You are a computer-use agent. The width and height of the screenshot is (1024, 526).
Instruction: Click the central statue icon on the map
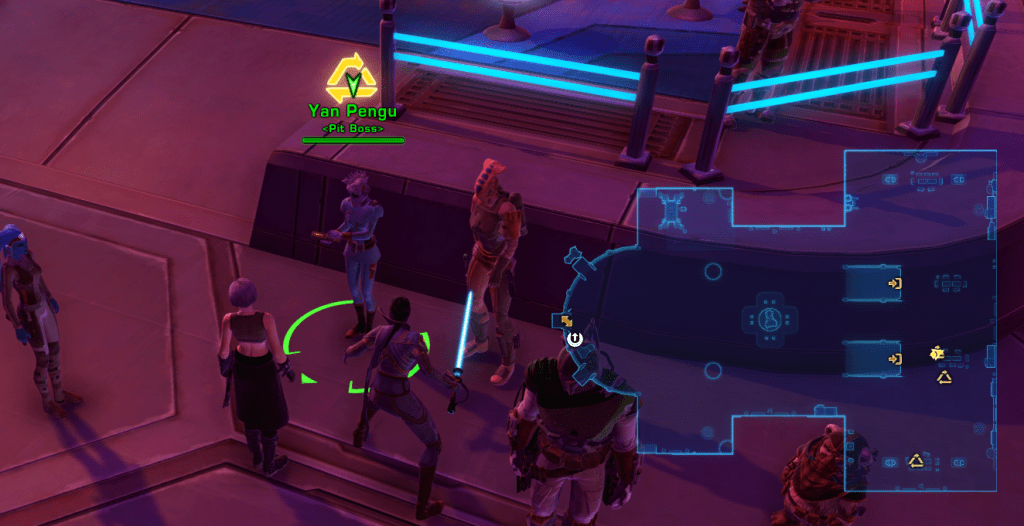click(x=771, y=320)
